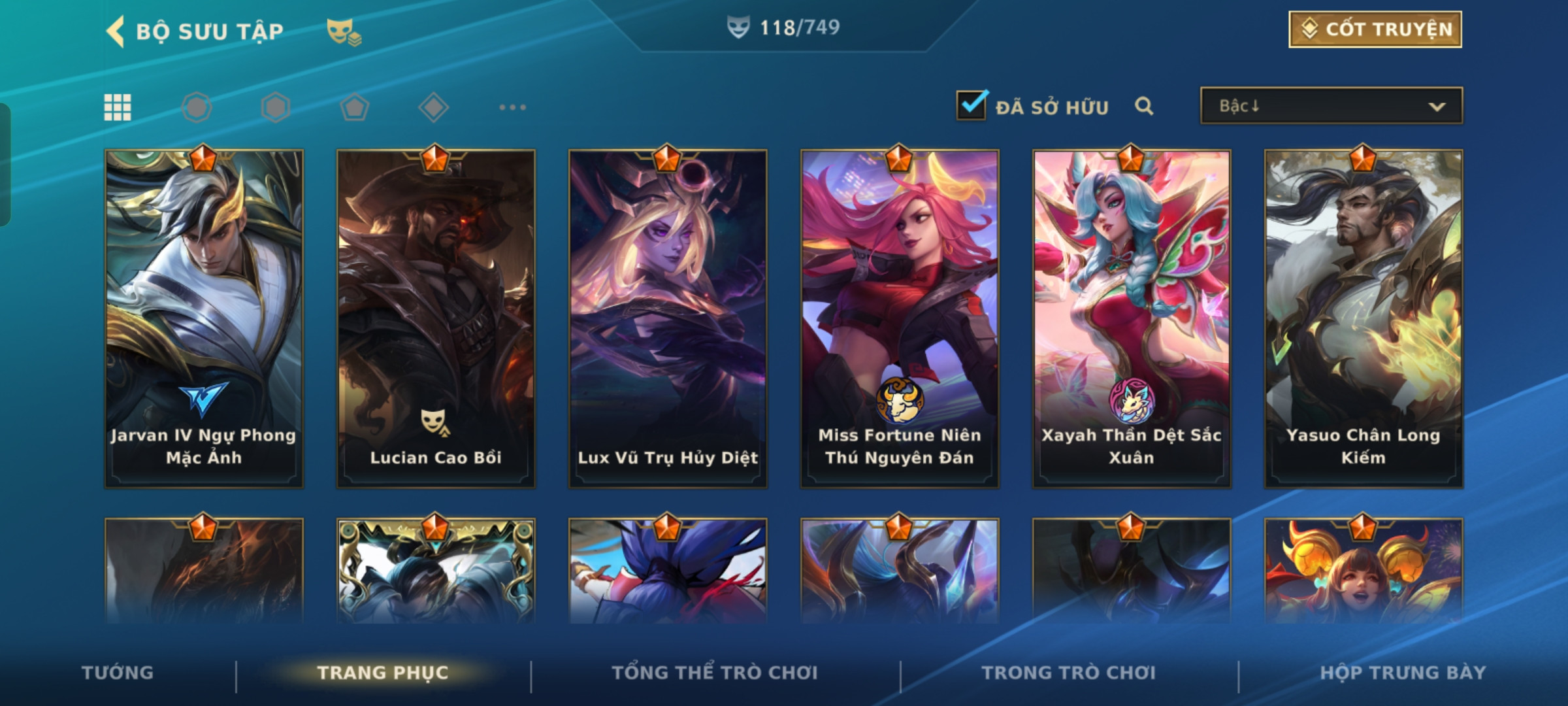Screen dimensions: 1568x706
Task: Click the gold mask collection icon
Action: pos(344,31)
